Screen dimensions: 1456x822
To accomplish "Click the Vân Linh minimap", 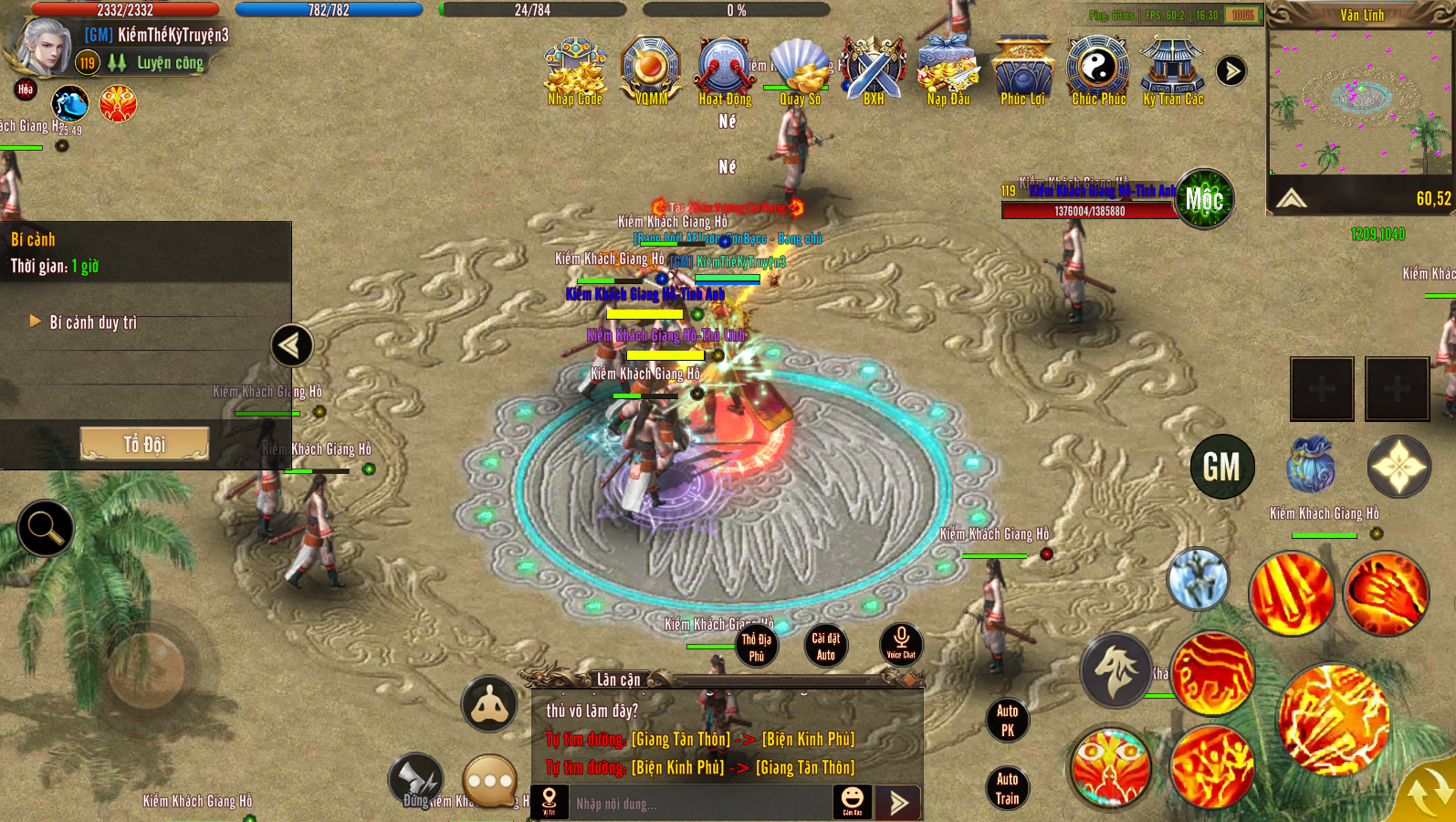I will 1358,102.
